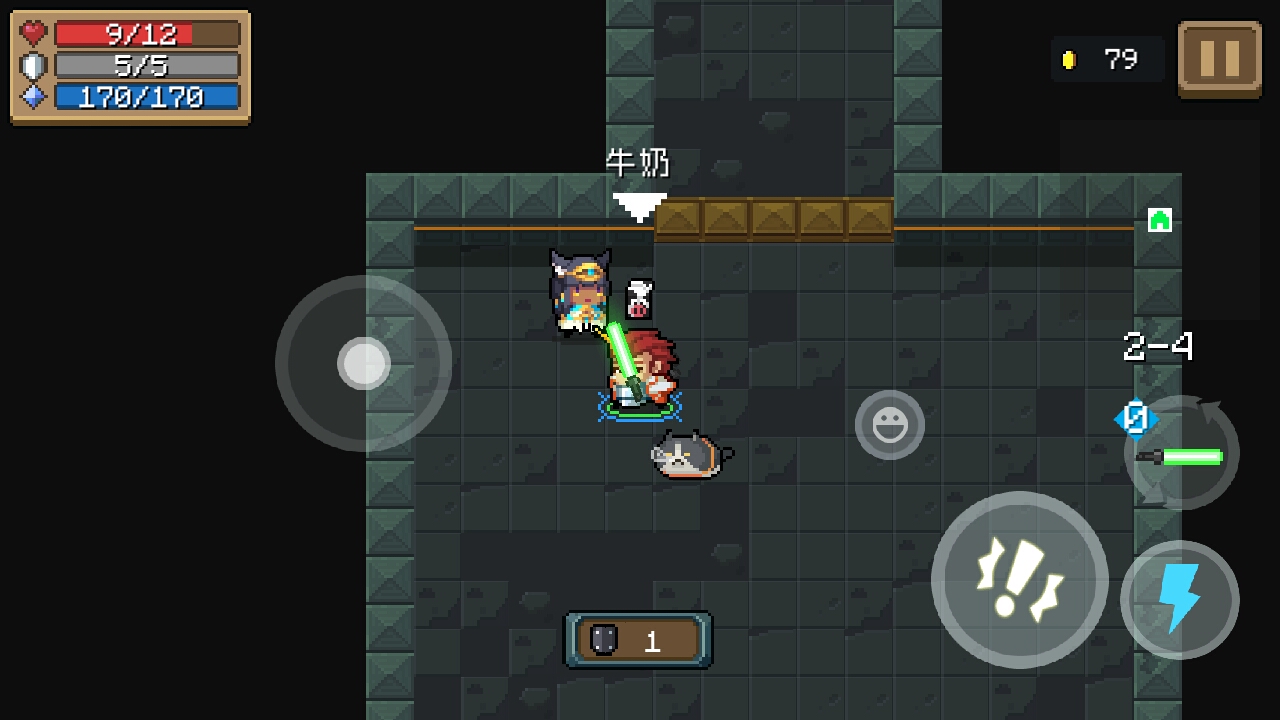Open the smiley emote button
The width and height of the screenshot is (1280, 720).
point(889,426)
